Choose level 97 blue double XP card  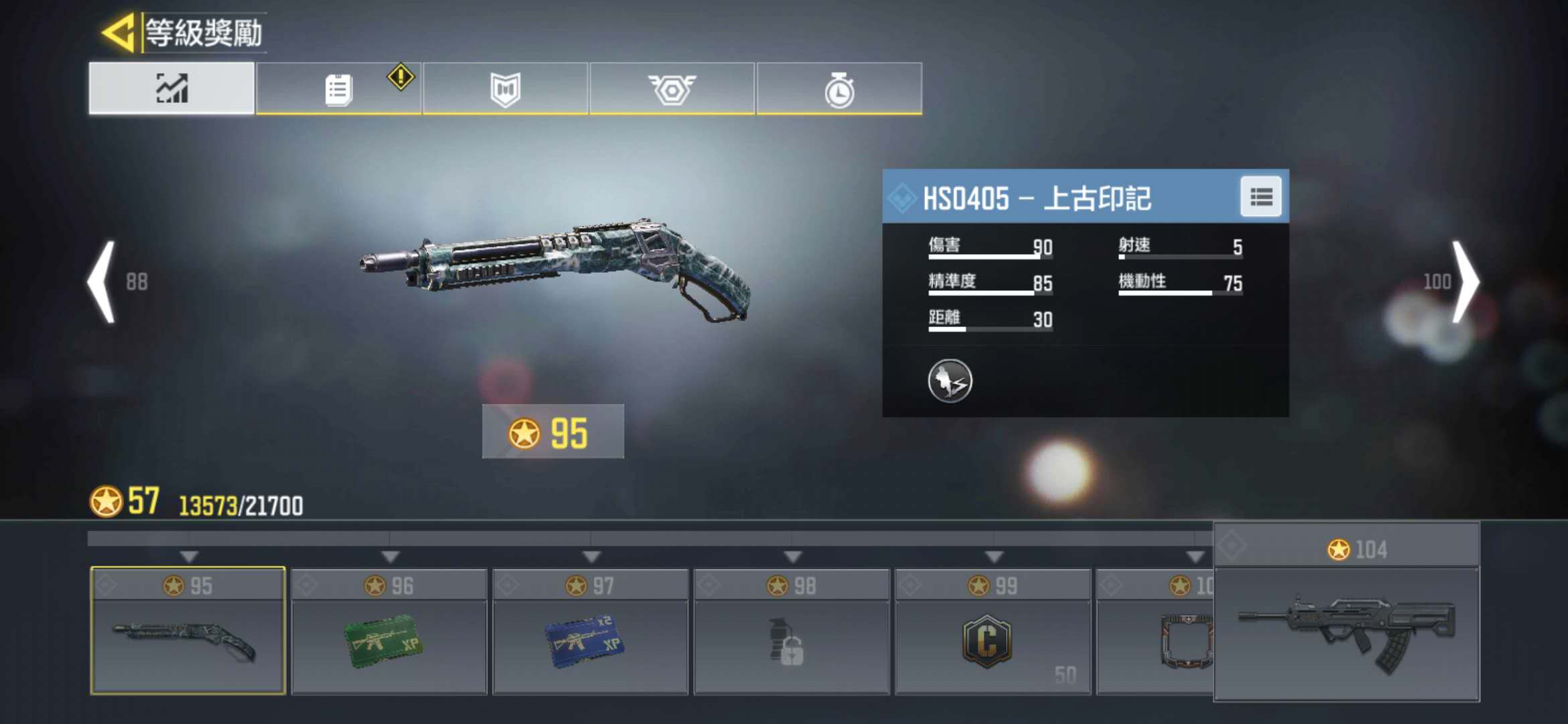coord(590,631)
